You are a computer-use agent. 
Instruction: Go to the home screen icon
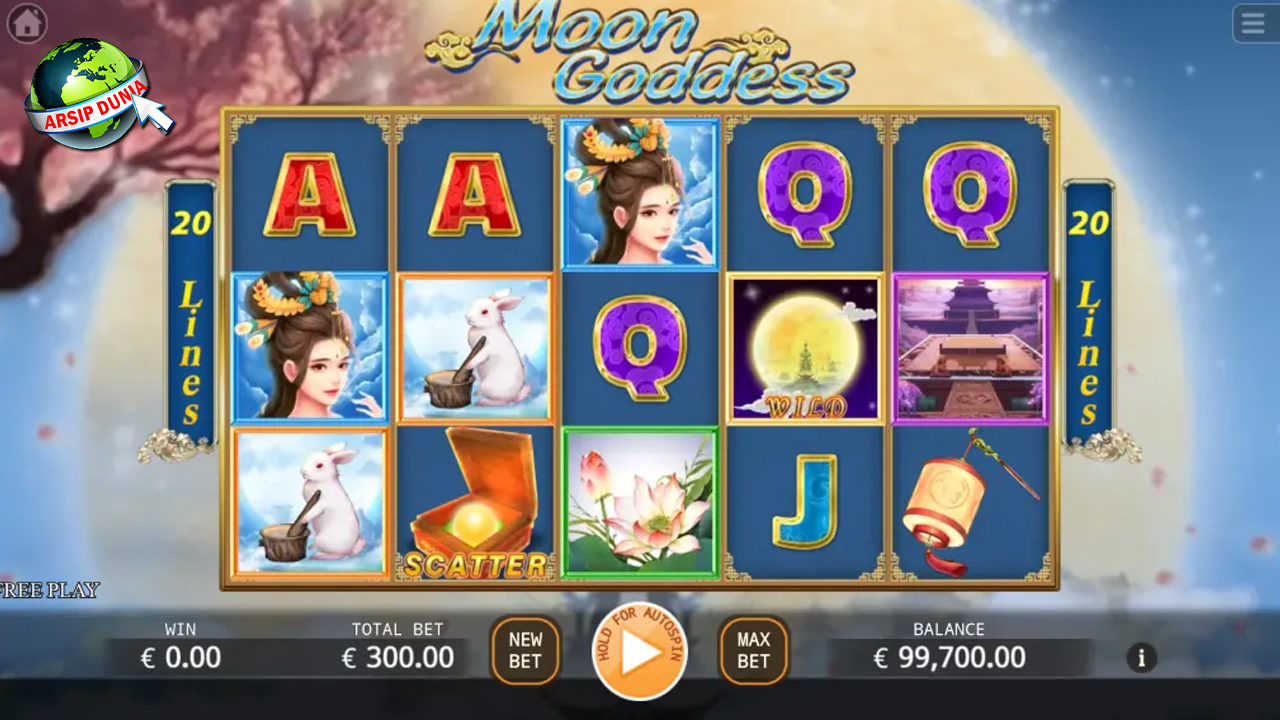click(x=27, y=24)
